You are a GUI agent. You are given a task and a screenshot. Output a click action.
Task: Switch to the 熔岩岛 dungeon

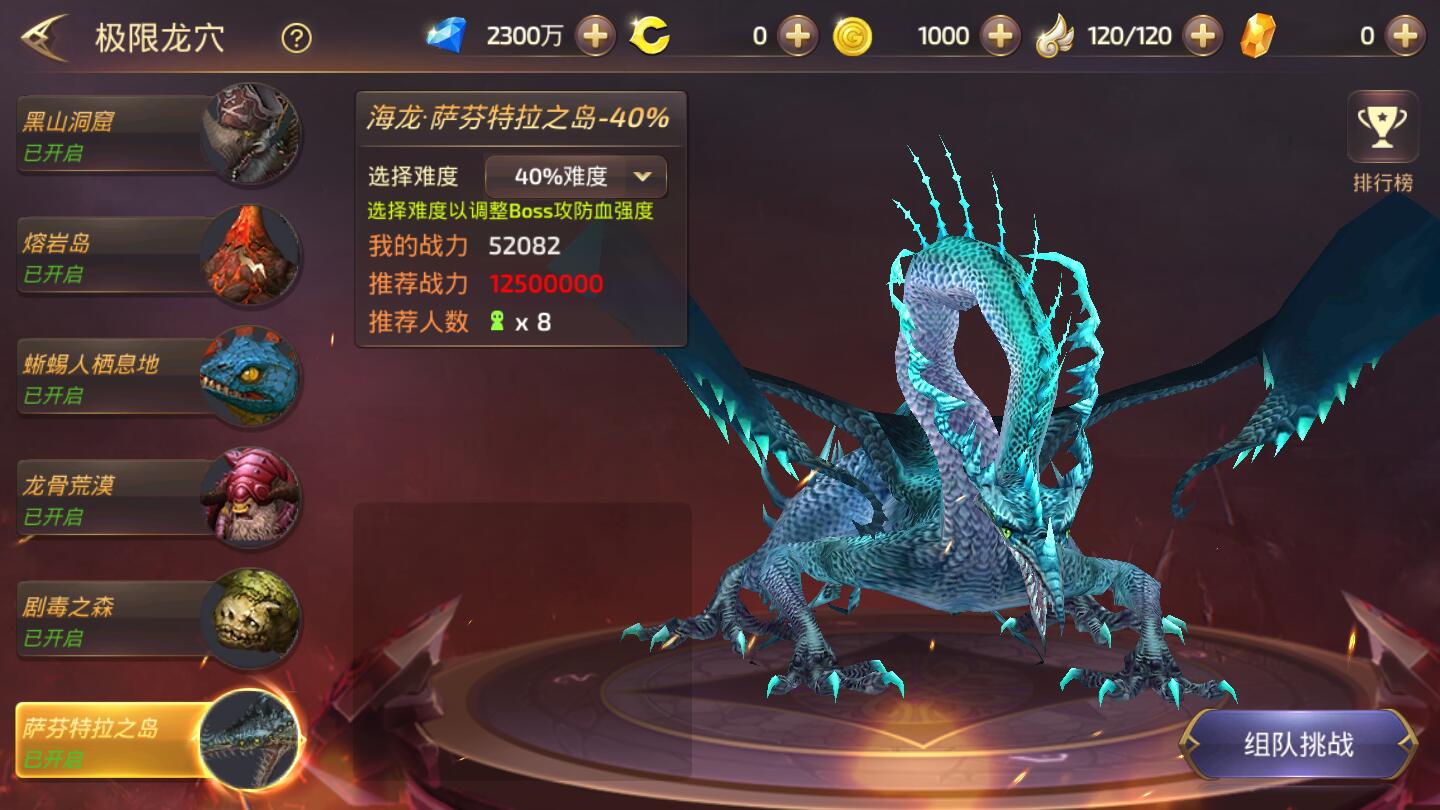120,253
